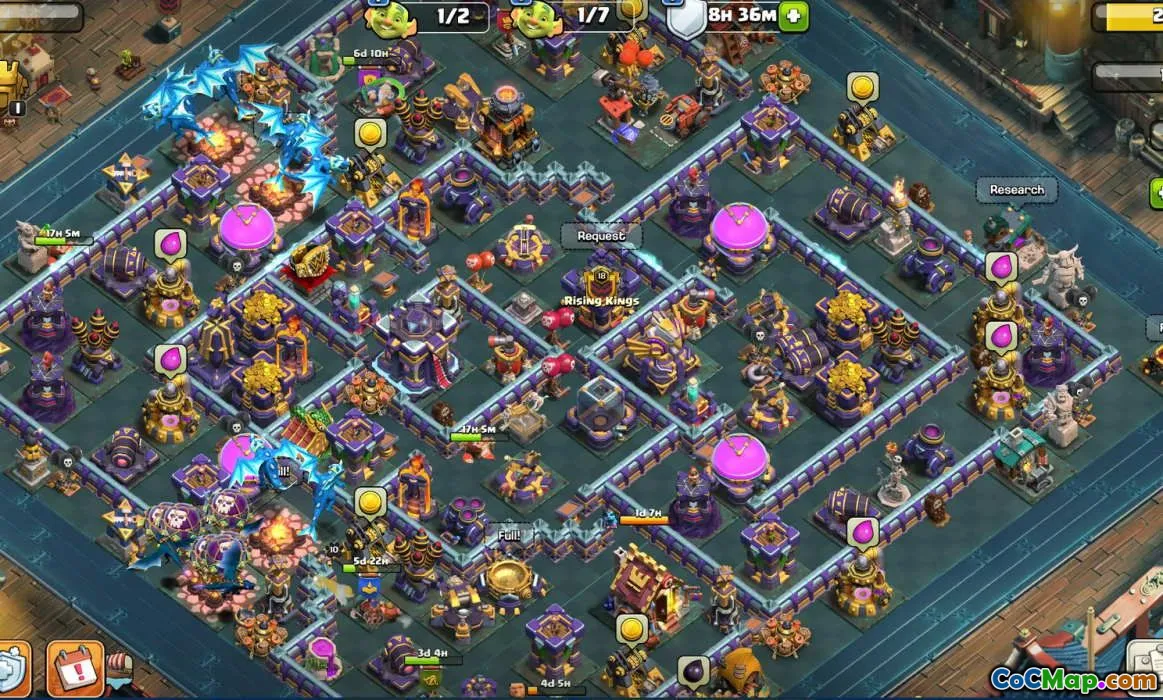The width and height of the screenshot is (1163, 700).
Task: Open the builder status showing 1/2
Action: 428,16
